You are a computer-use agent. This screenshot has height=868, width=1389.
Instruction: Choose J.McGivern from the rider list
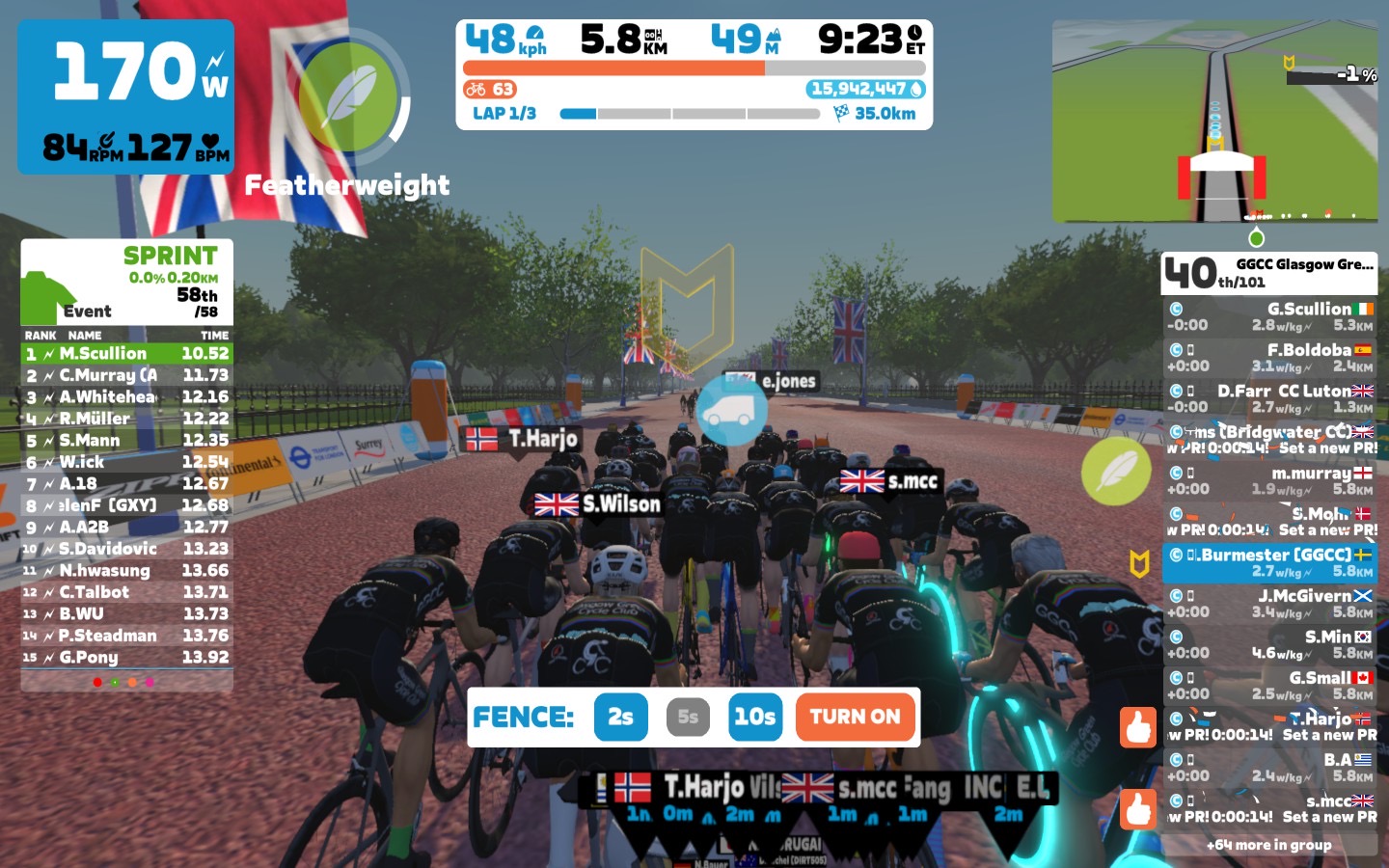tap(1269, 604)
